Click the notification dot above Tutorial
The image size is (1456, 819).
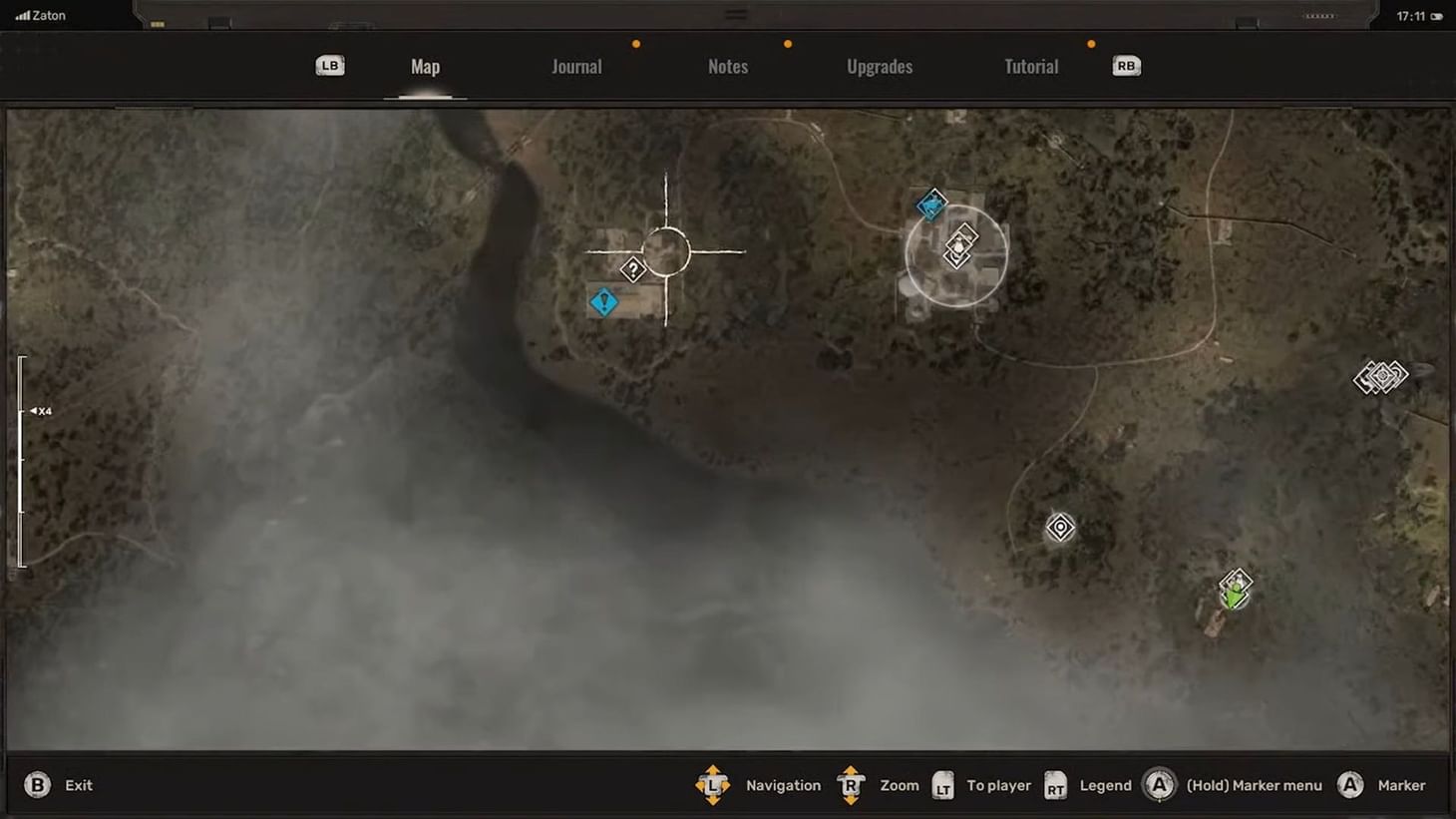pyautogui.click(x=1090, y=44)
